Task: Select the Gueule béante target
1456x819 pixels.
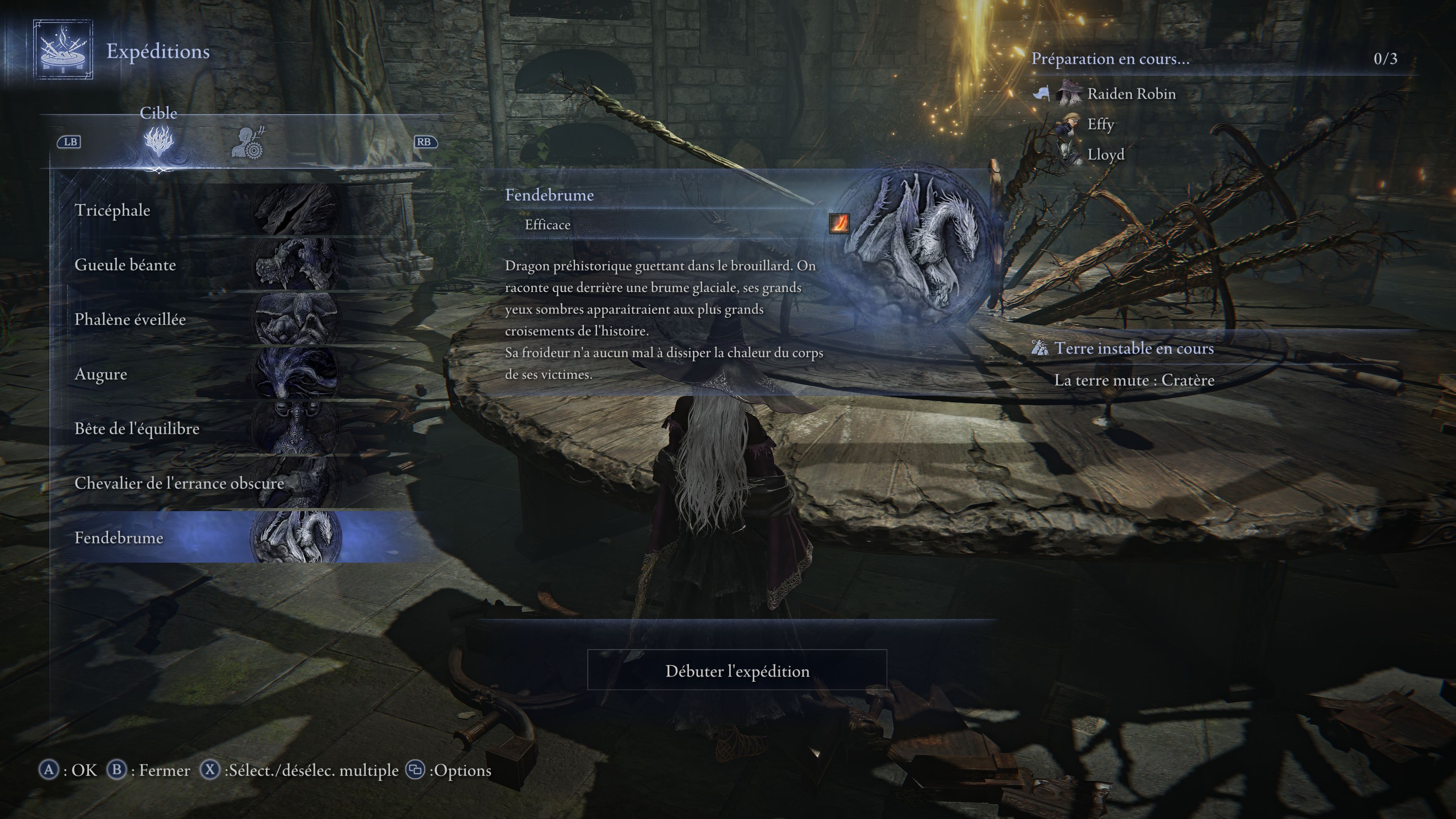Action: (169, 265)
